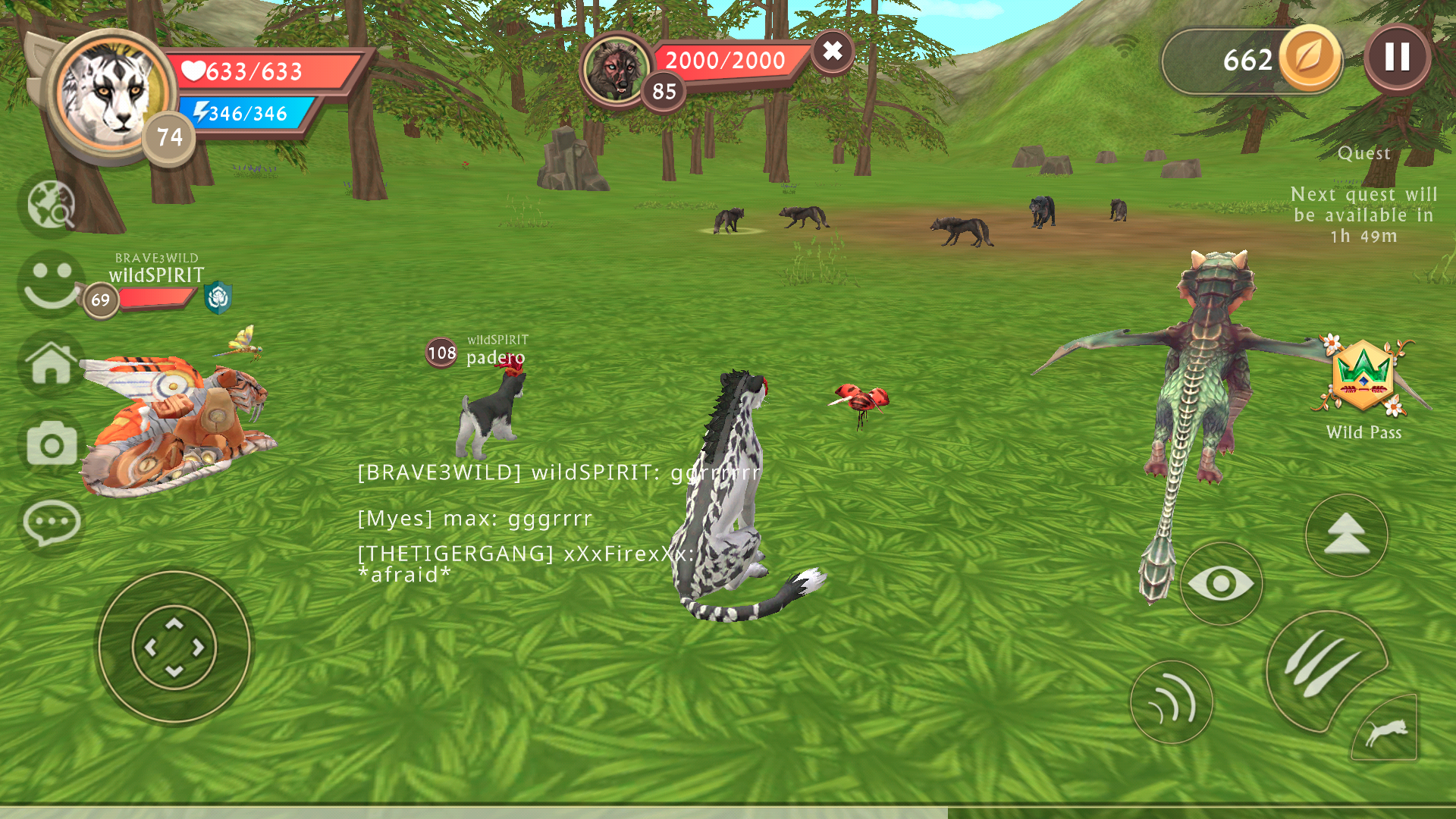Open the smiley emote menu
Screen dimensions: 1456x819
click(51, 284)
